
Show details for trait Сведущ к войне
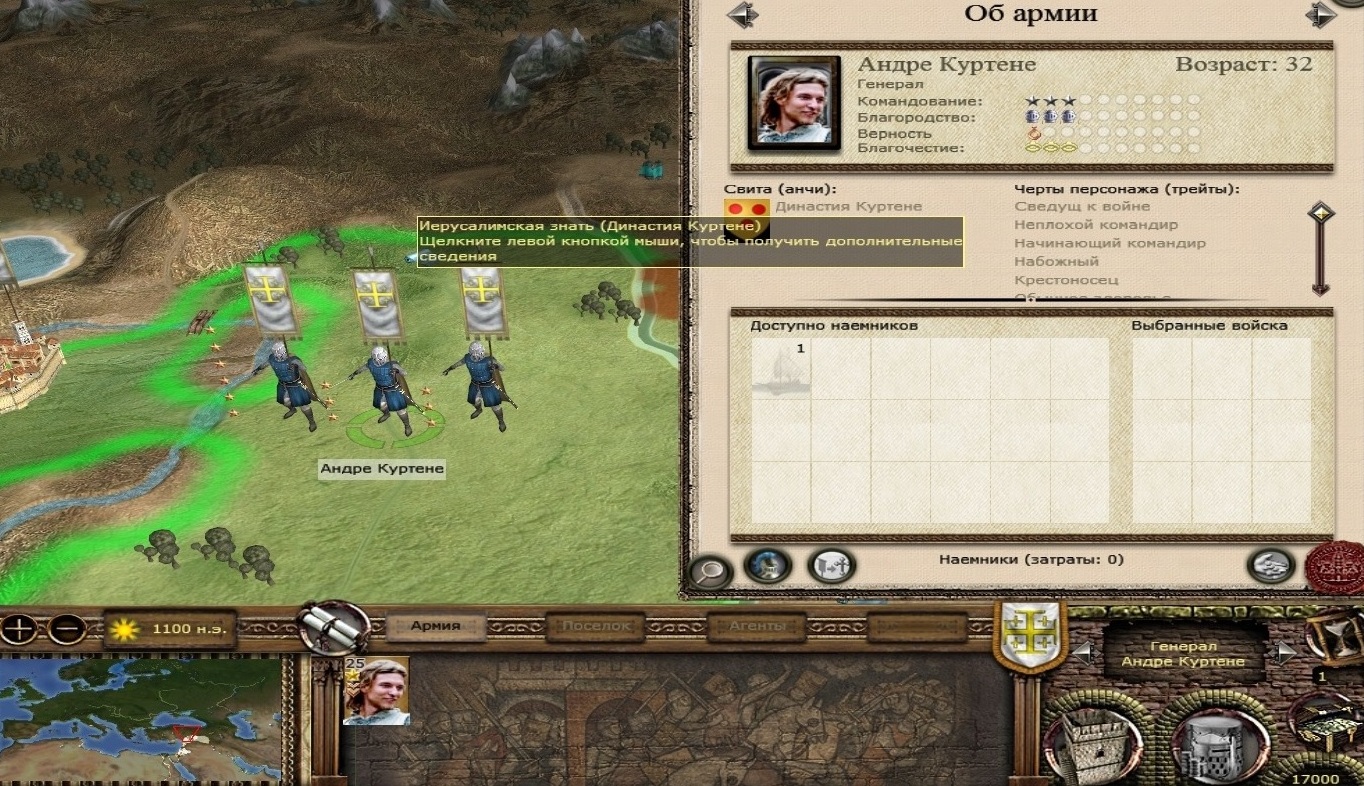pyautogui.click(x=1068, y=207)
